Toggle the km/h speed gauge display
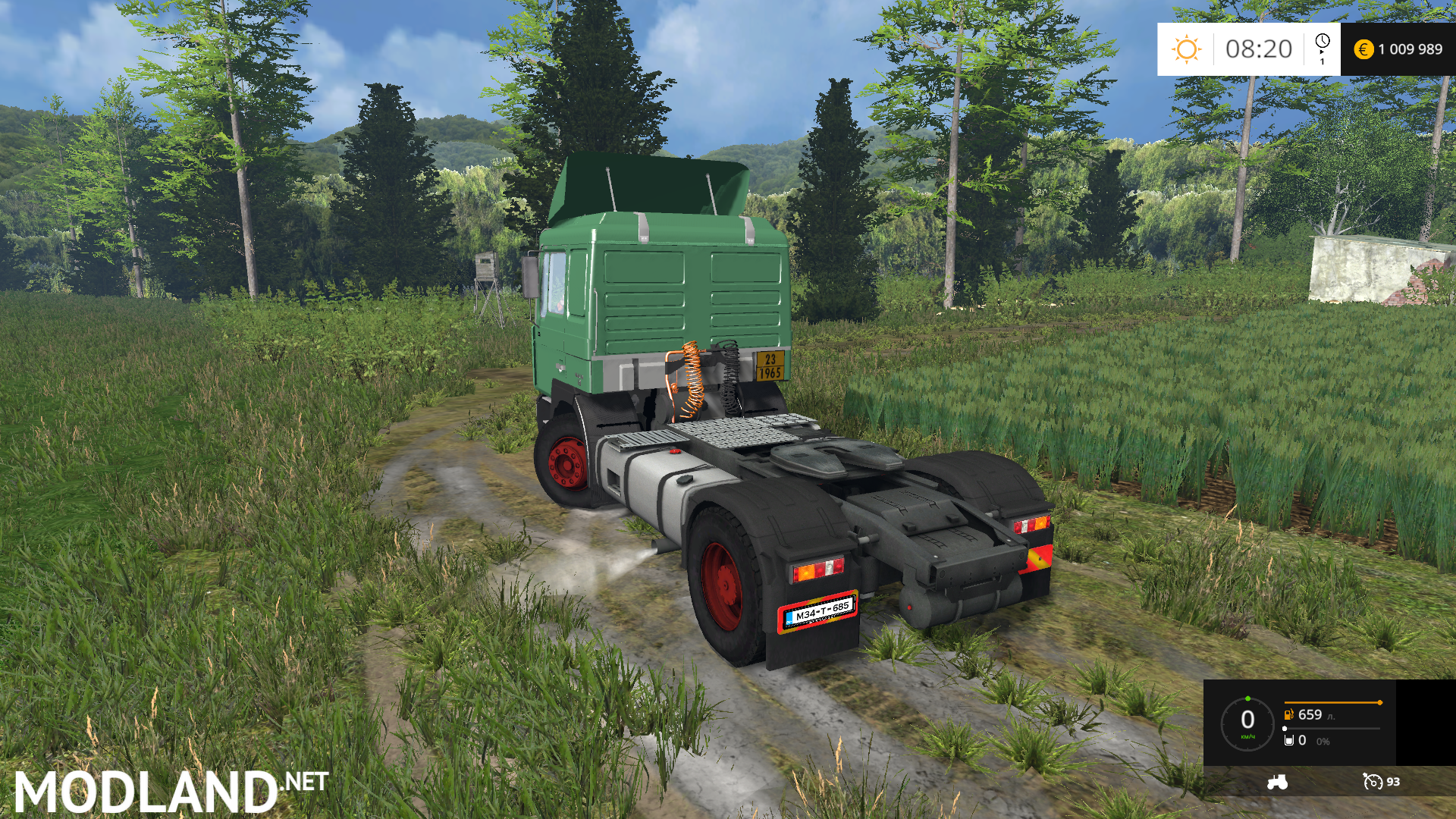This screenshot has height=819, width=1456. 1247,721
